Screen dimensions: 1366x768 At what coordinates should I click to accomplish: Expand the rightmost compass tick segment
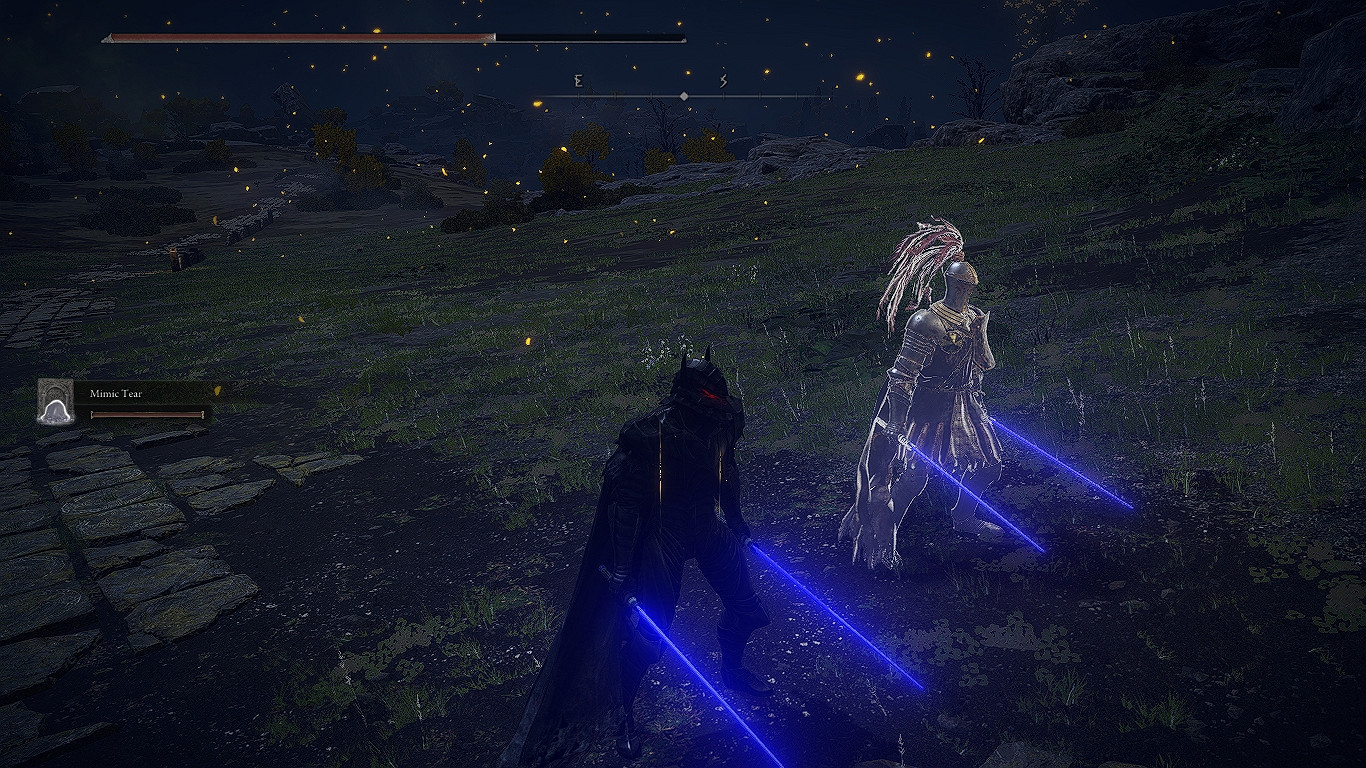pyautogui.click(x=796, y=96)
